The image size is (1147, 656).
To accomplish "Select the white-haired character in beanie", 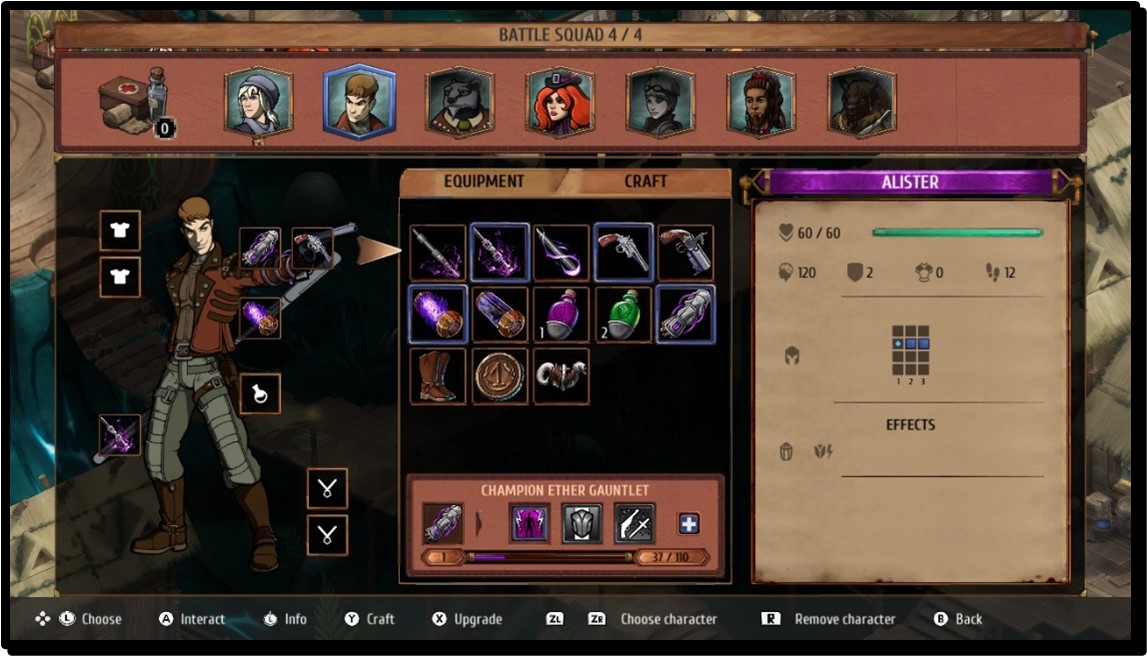I will [258, 102].
